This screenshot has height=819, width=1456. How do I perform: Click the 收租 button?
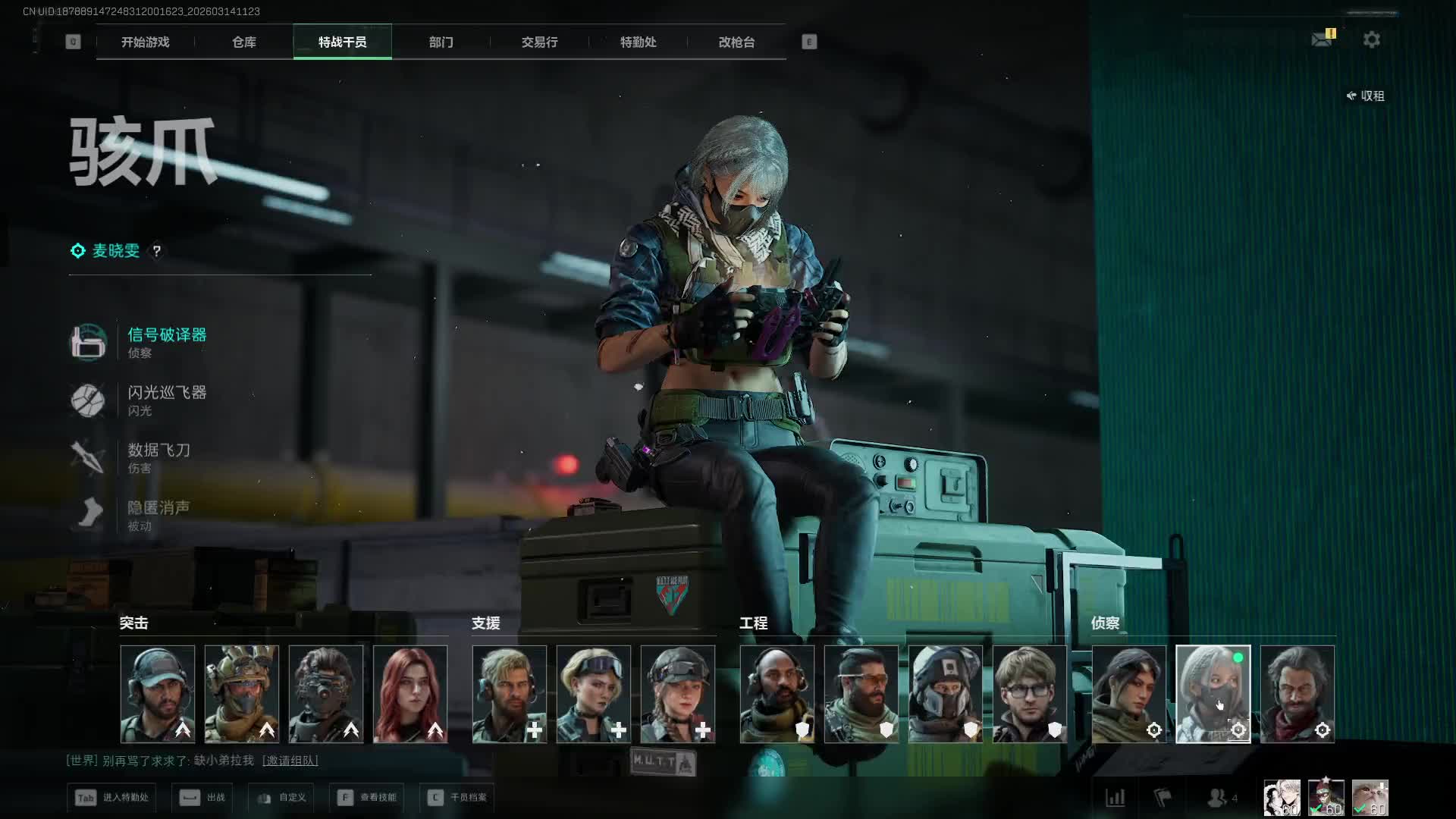click(x=1366, y=96)
